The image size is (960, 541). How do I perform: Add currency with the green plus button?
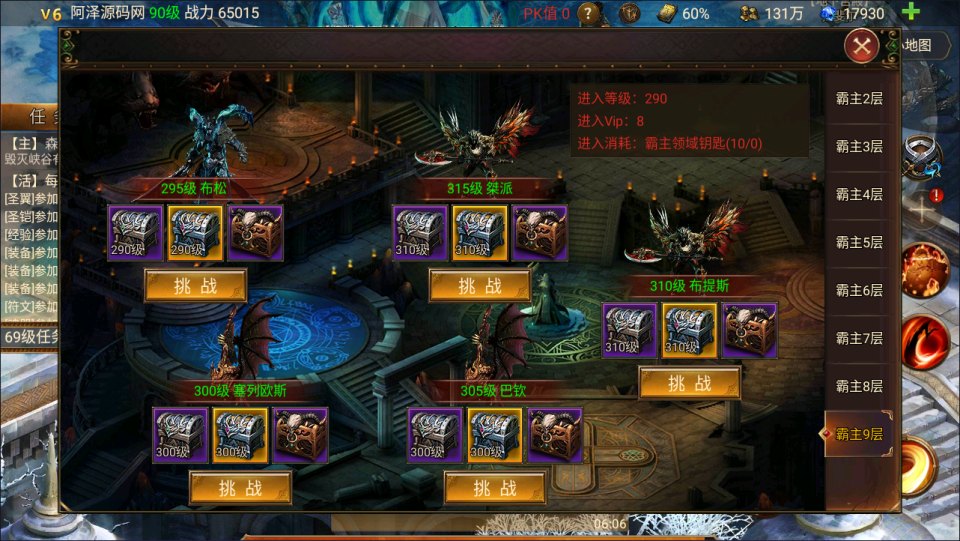911,13
